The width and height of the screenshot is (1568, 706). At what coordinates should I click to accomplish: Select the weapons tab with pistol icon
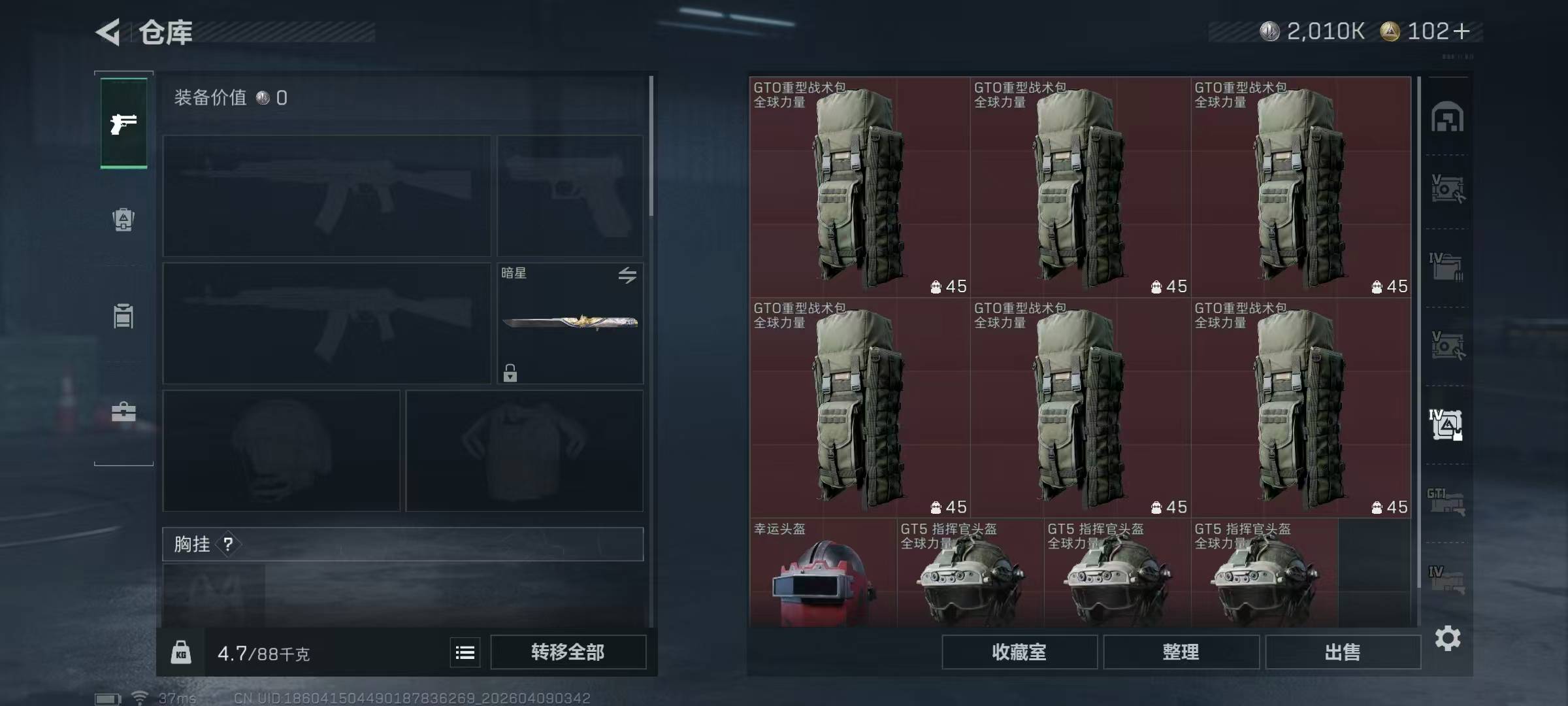[x=123, y=124]
